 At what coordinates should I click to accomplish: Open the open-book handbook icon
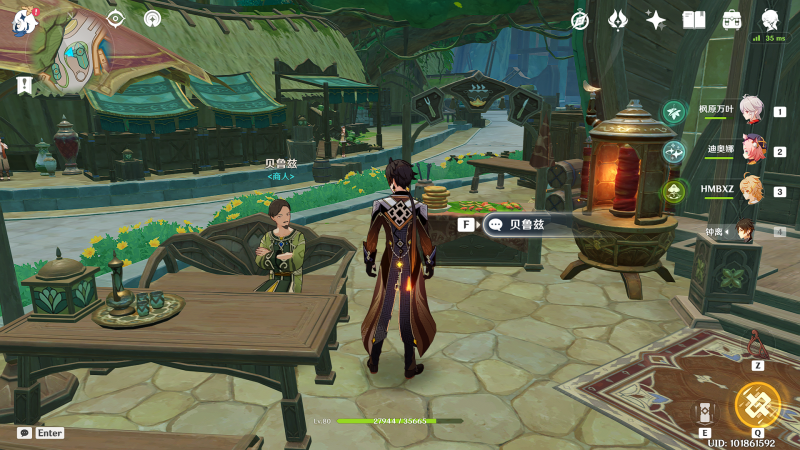pyautogui.click(x=694, y=19)
